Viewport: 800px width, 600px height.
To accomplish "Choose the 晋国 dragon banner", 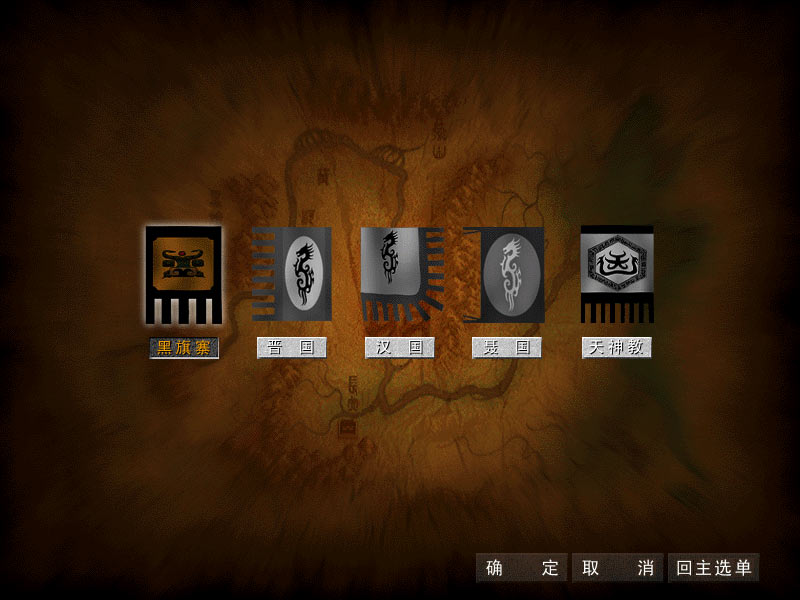I will point(292,273).
